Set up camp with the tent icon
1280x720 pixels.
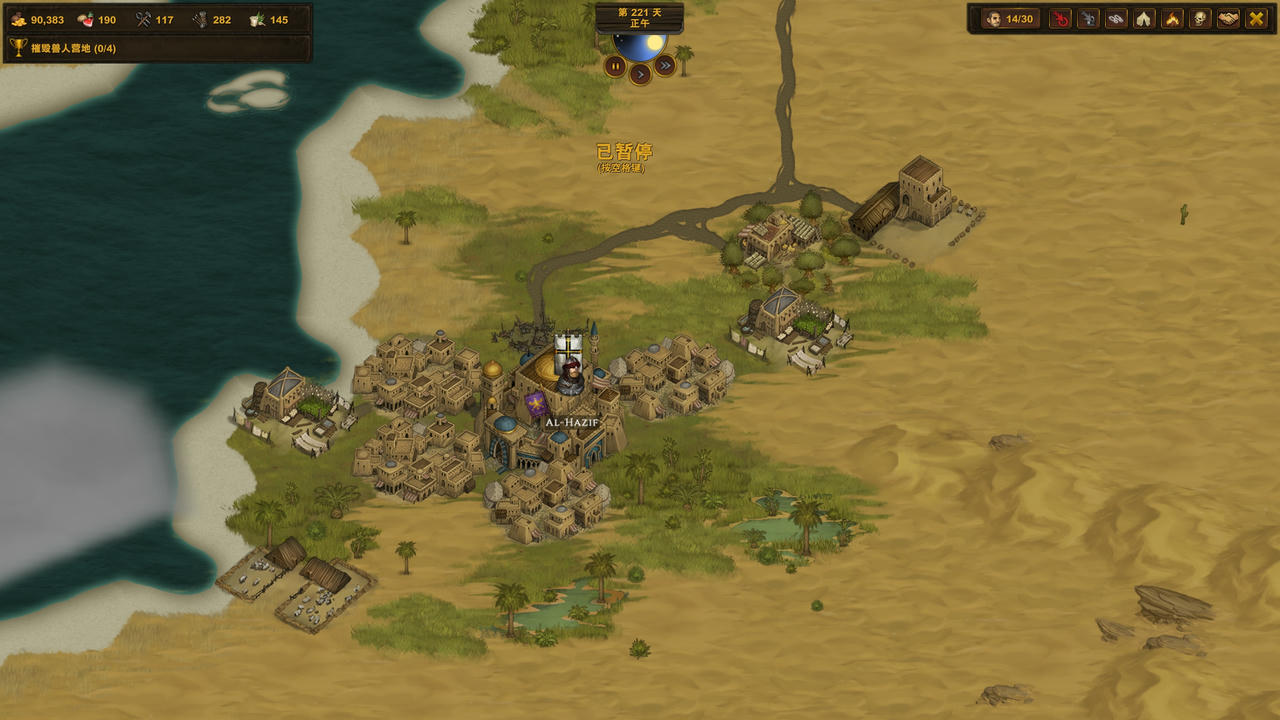[x=1144, y=19]
